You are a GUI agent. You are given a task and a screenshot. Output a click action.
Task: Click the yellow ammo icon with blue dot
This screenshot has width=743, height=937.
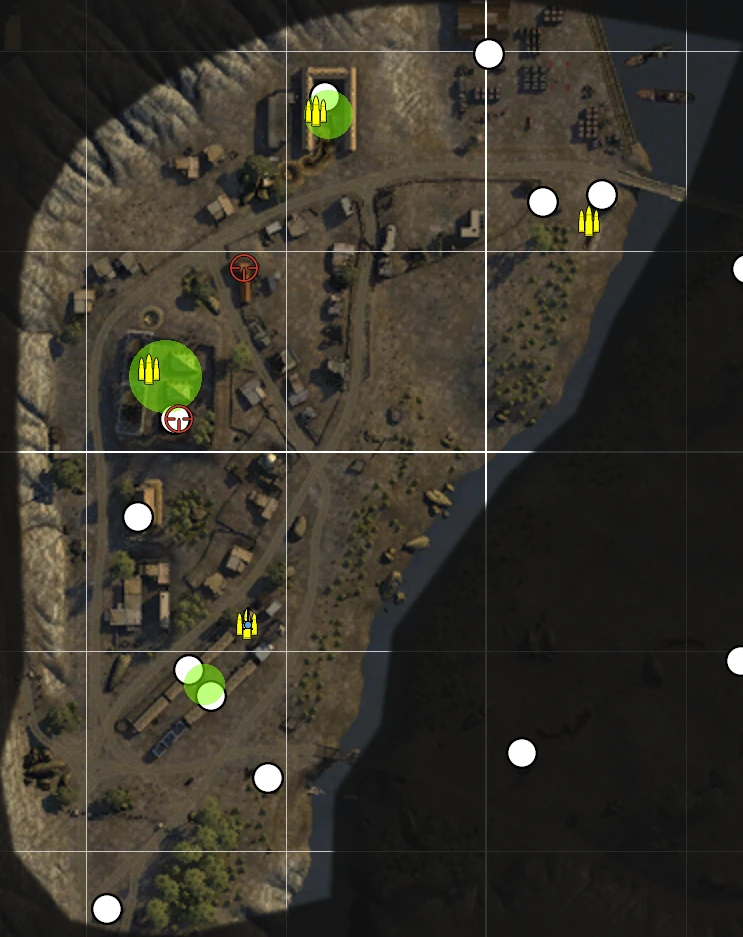(x=247, y=625)
